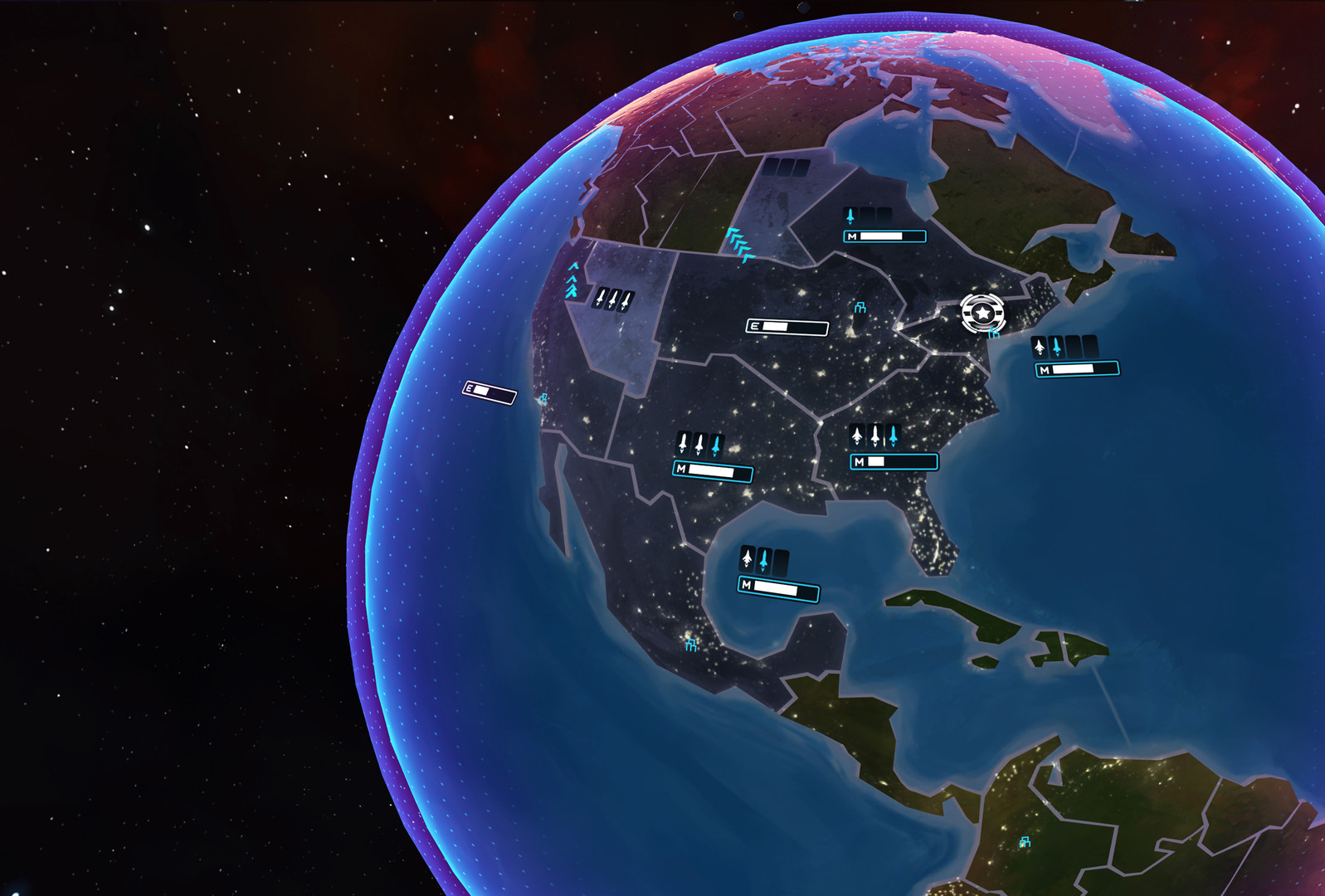The height and width of the screenshot is (896, 1325).
Task: Toggle an empty missile slot in the Texas Gulf panel
Action: [x=781, y=561]
